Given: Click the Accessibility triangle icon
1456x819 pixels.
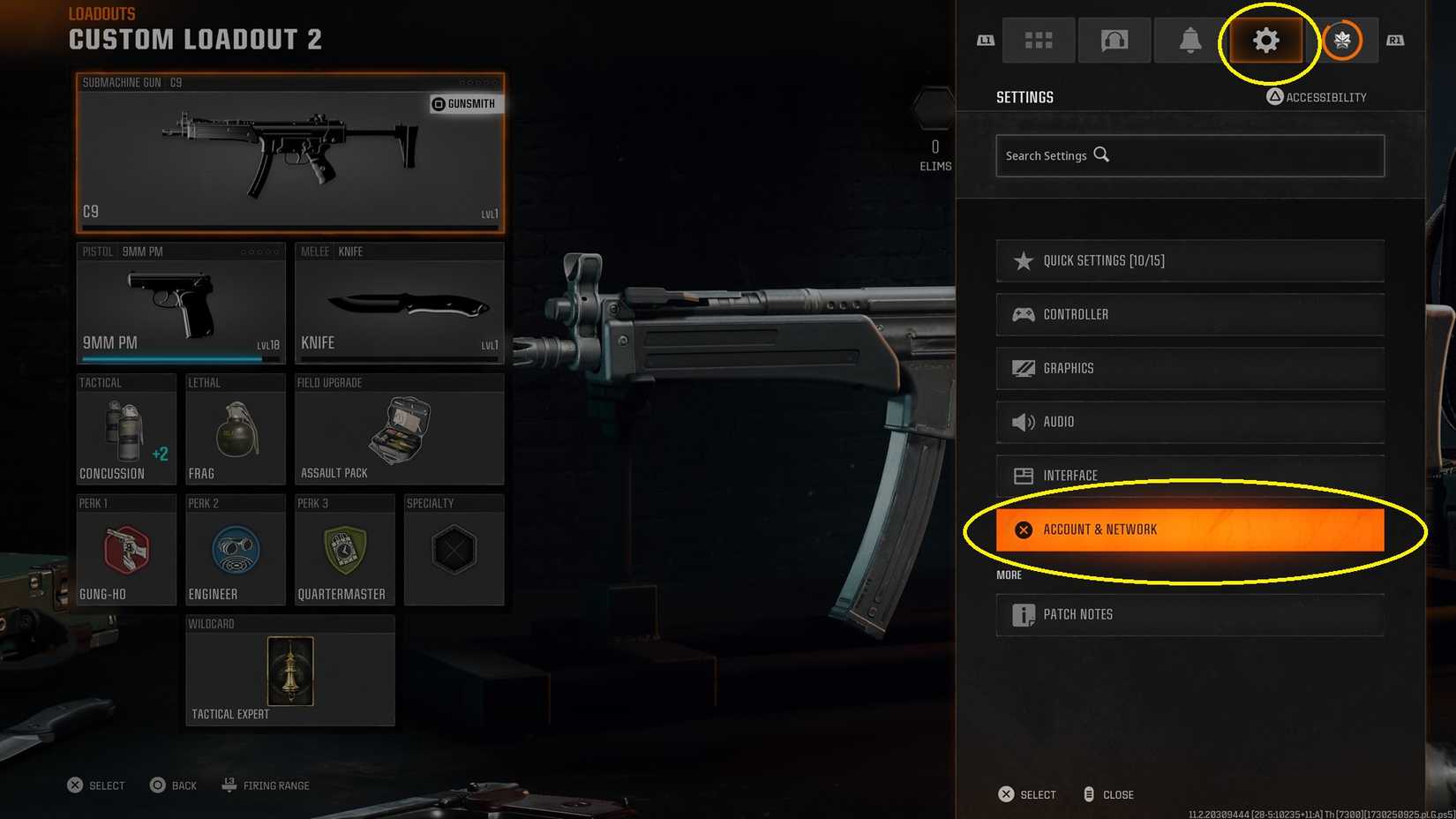Looking at the screenshot, I should 1272,97.
